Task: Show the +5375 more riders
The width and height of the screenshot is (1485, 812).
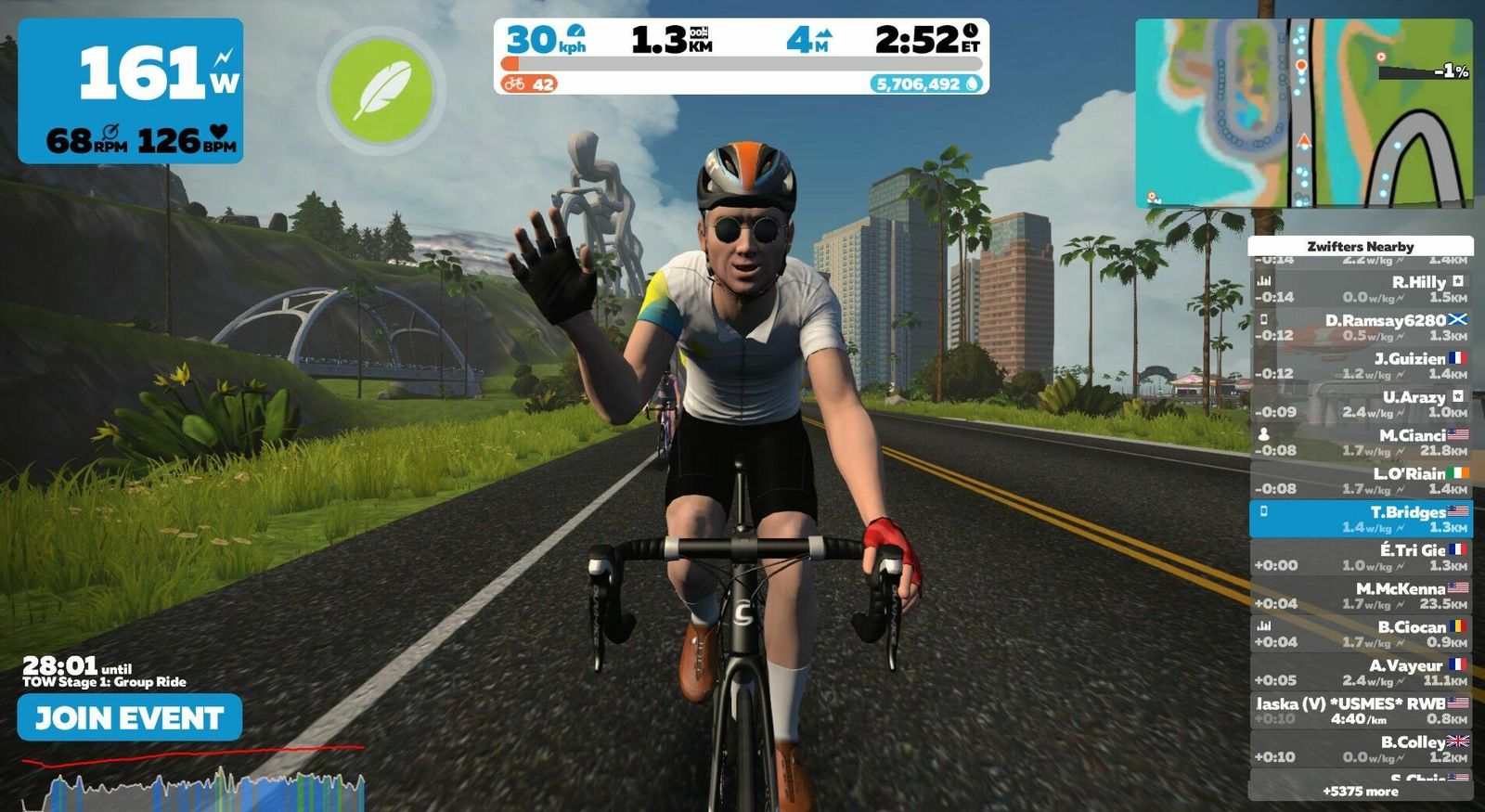Action: [1361, 792]
